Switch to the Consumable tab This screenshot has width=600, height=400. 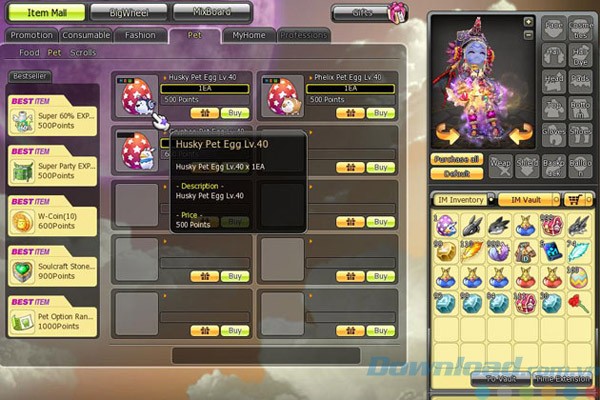pyautogui.click(x=86, y=35)
